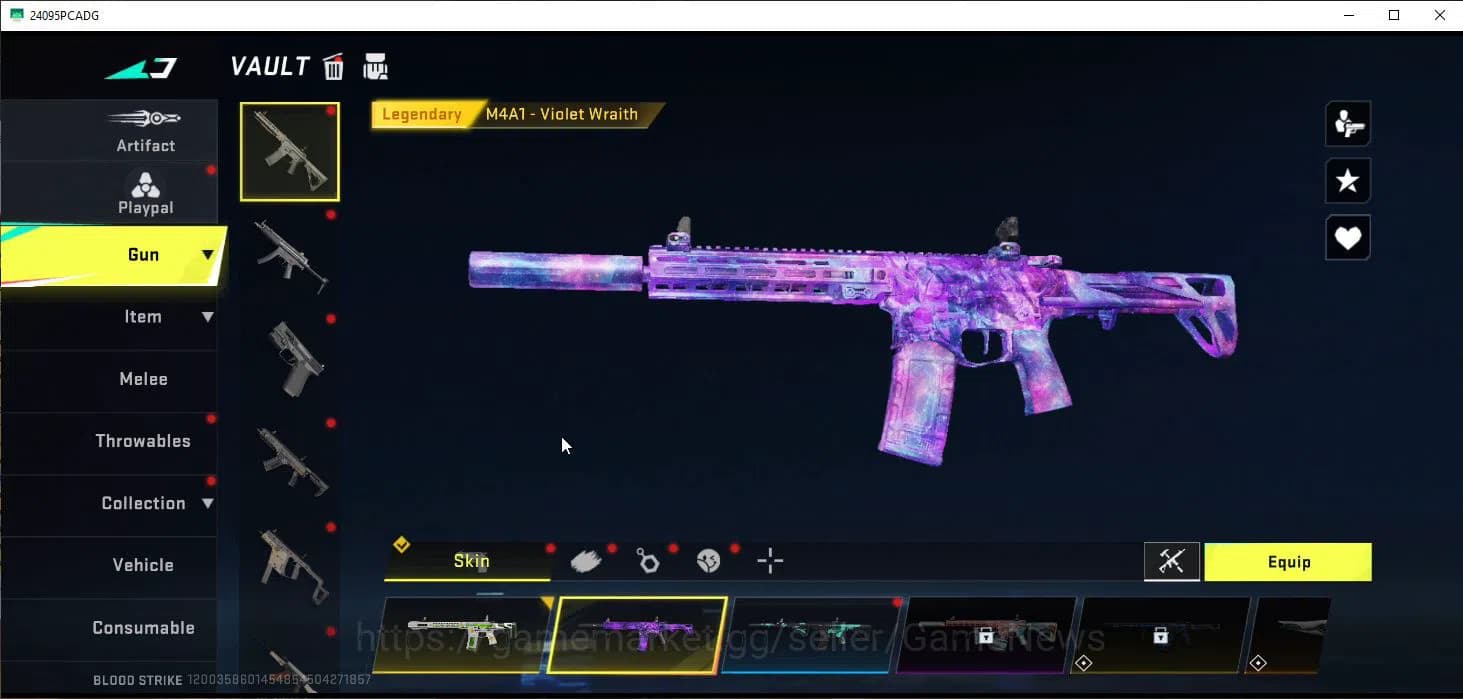Open the Throwables category
This screenshot has width=1463, height=699.
(x=143, y=441)
